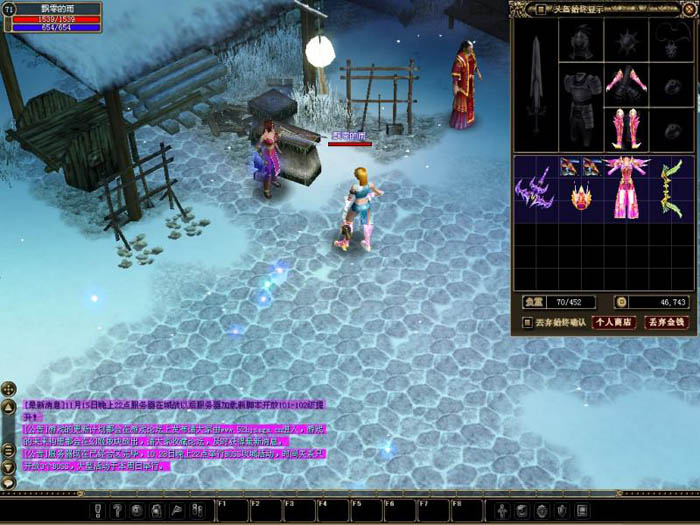This screenshot has height=525, width=700.
Task: Select the equipped dark helmet slot
Action: point(582,40)
